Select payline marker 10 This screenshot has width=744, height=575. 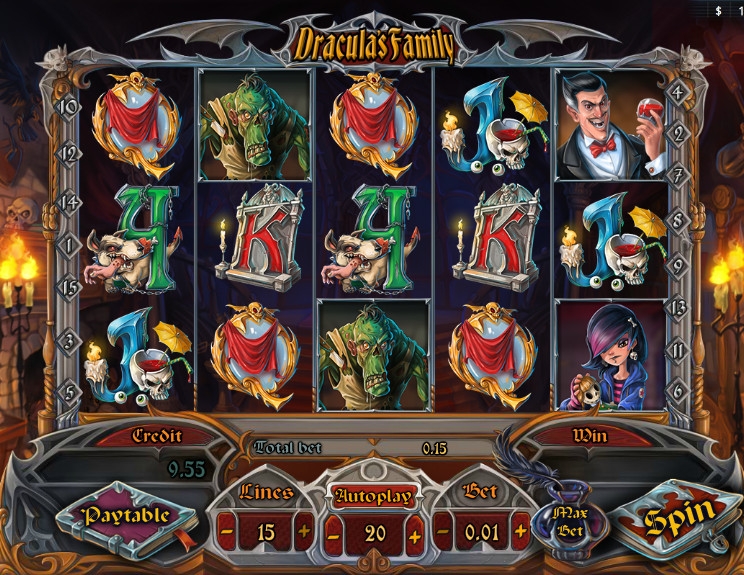[x=70, y=105]
